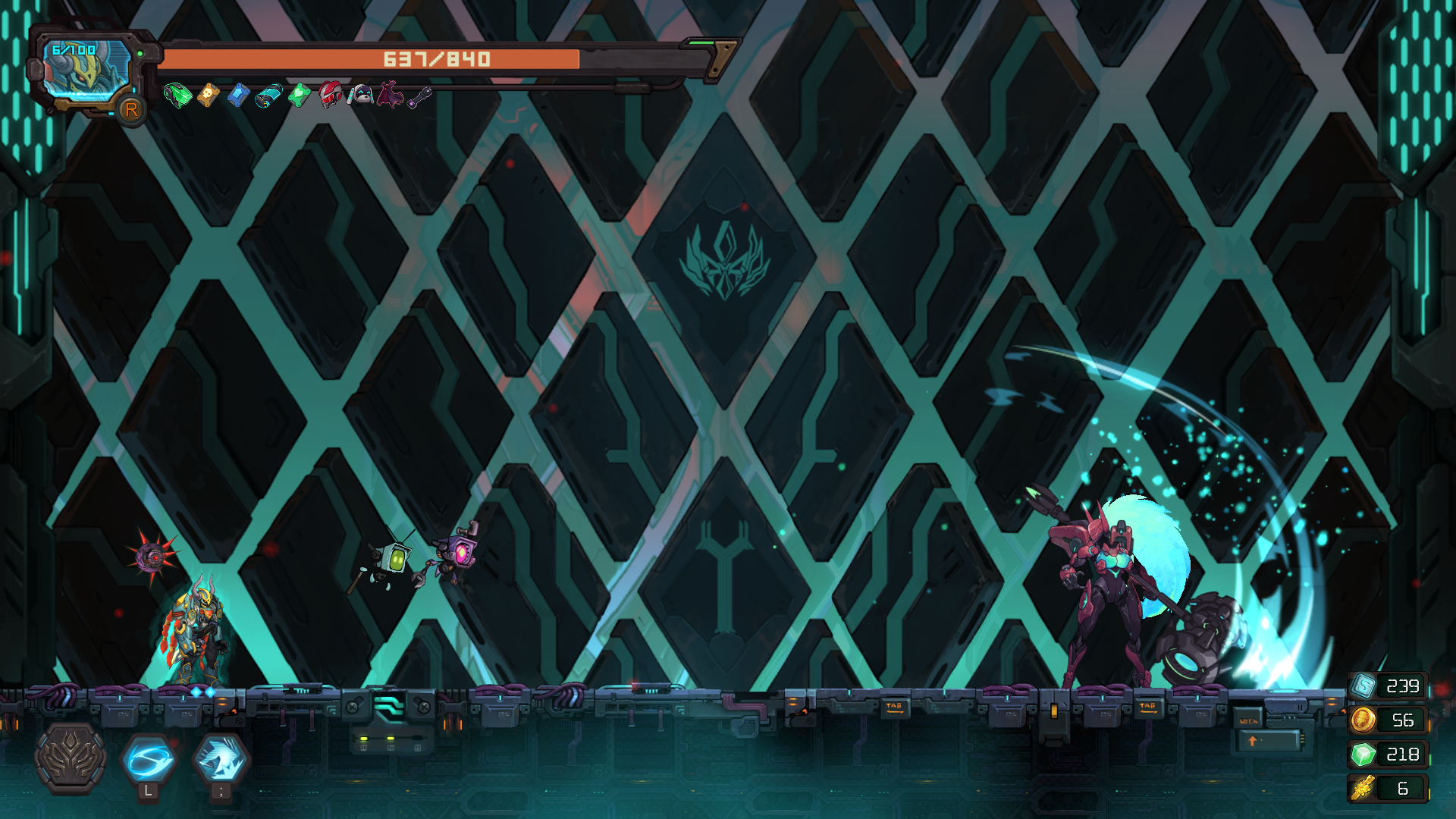Click the horned character portrait

pyautogui.click(x=86, y=70)
